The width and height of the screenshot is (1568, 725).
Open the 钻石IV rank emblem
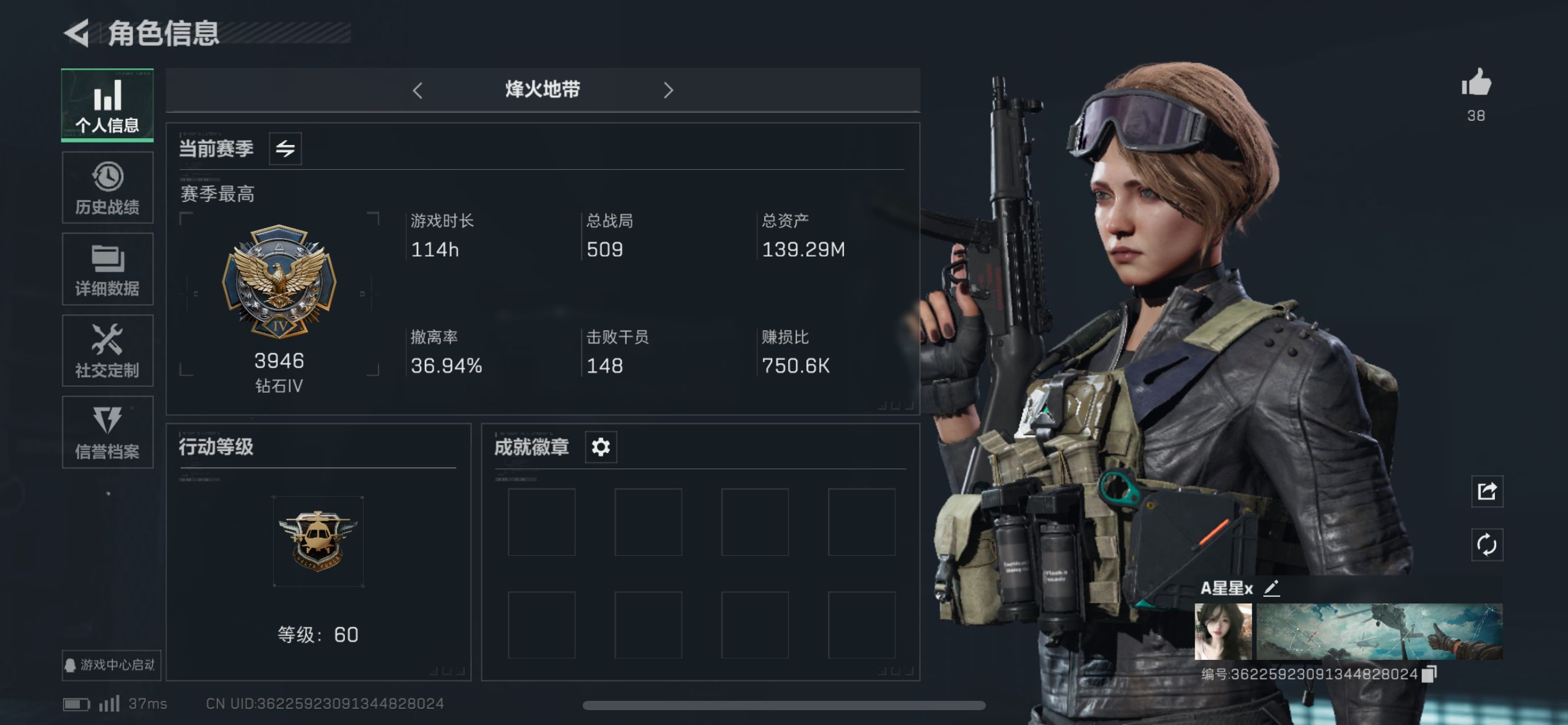point(279,282)
